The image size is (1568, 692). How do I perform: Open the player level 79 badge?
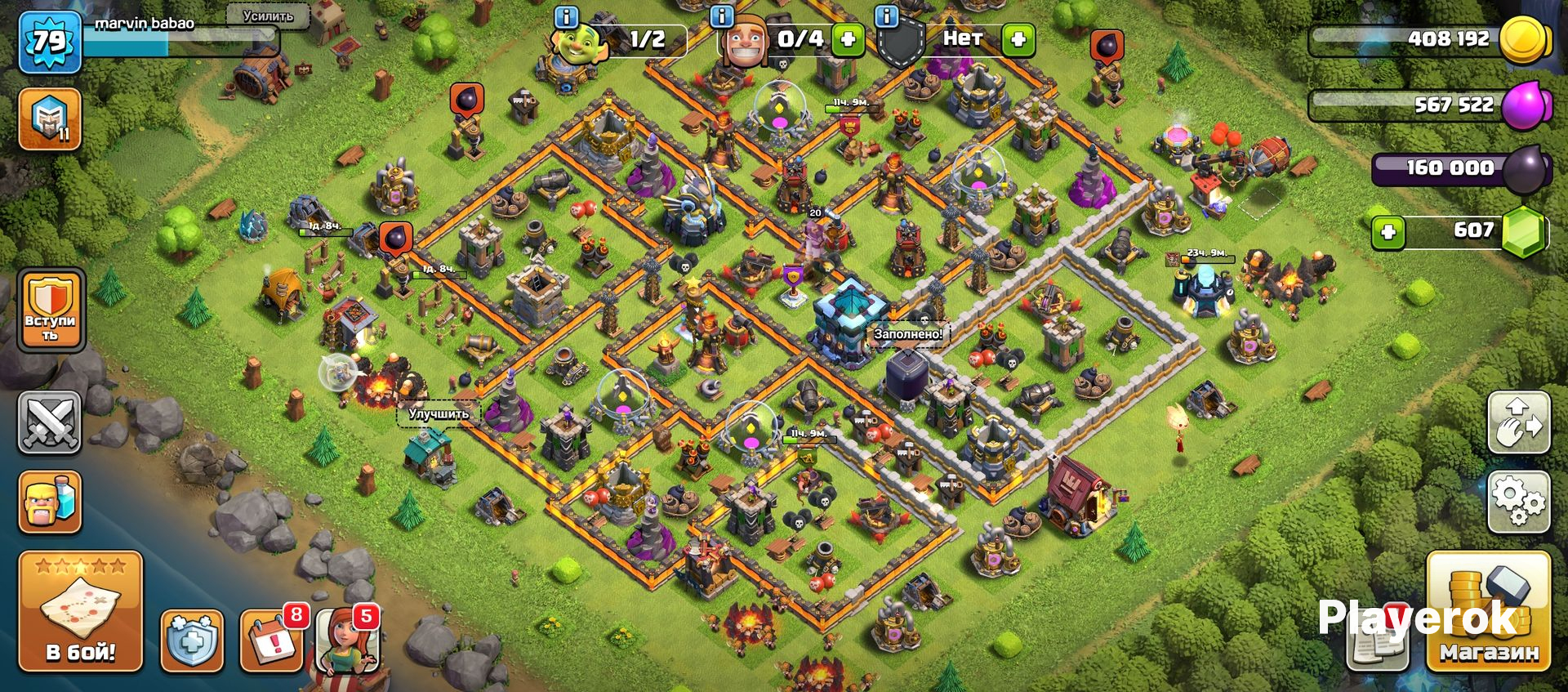[x=49, y=41]
